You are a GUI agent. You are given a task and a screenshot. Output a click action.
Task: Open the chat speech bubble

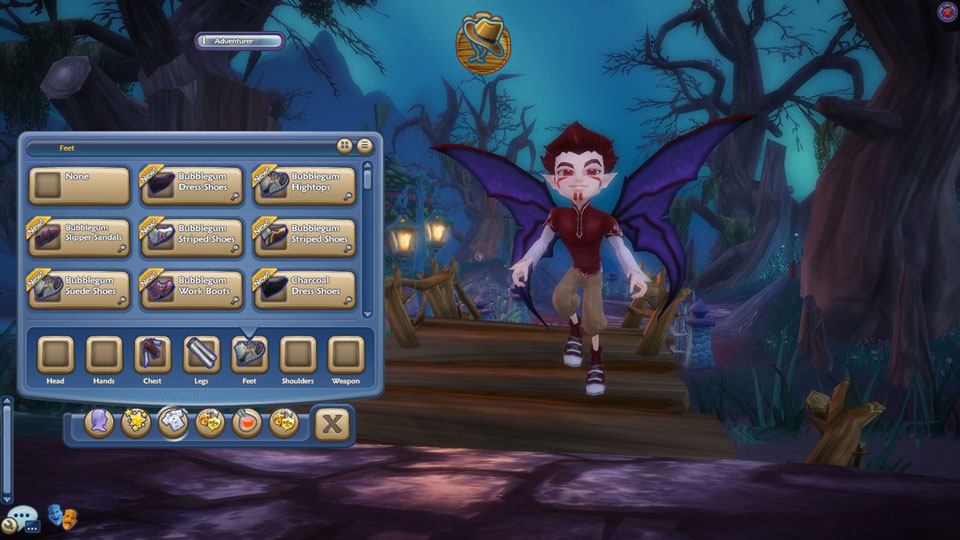(x=21, y=521)
